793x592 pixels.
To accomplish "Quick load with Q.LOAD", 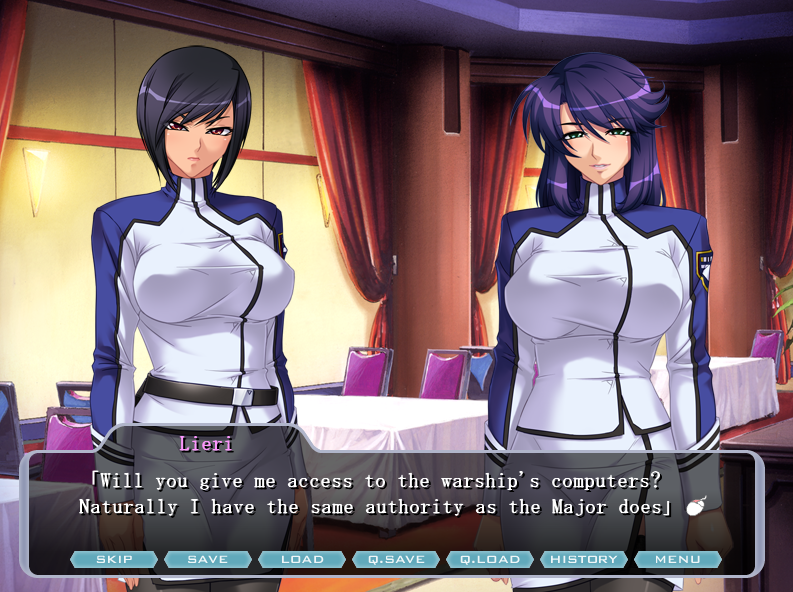I will (490, 559).
